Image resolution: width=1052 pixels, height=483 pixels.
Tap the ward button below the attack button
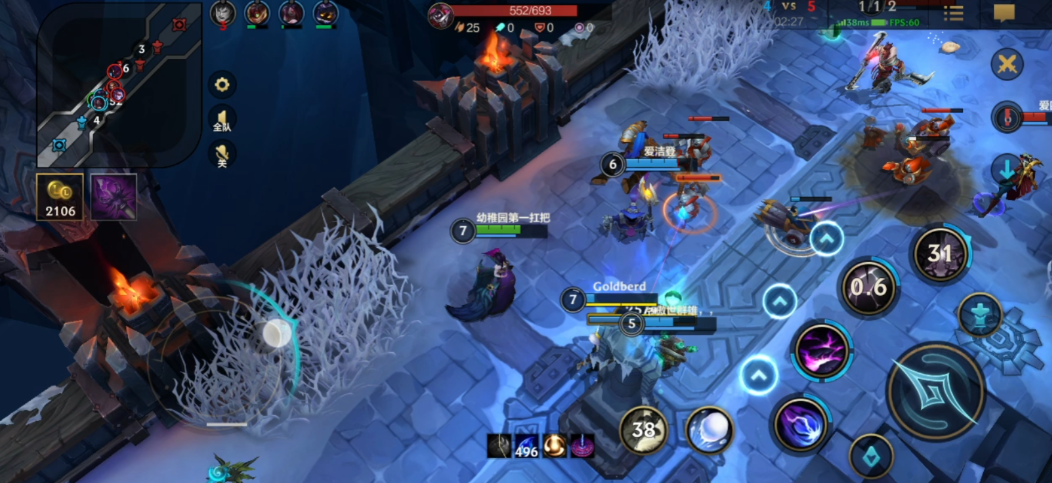coord(871,456)
